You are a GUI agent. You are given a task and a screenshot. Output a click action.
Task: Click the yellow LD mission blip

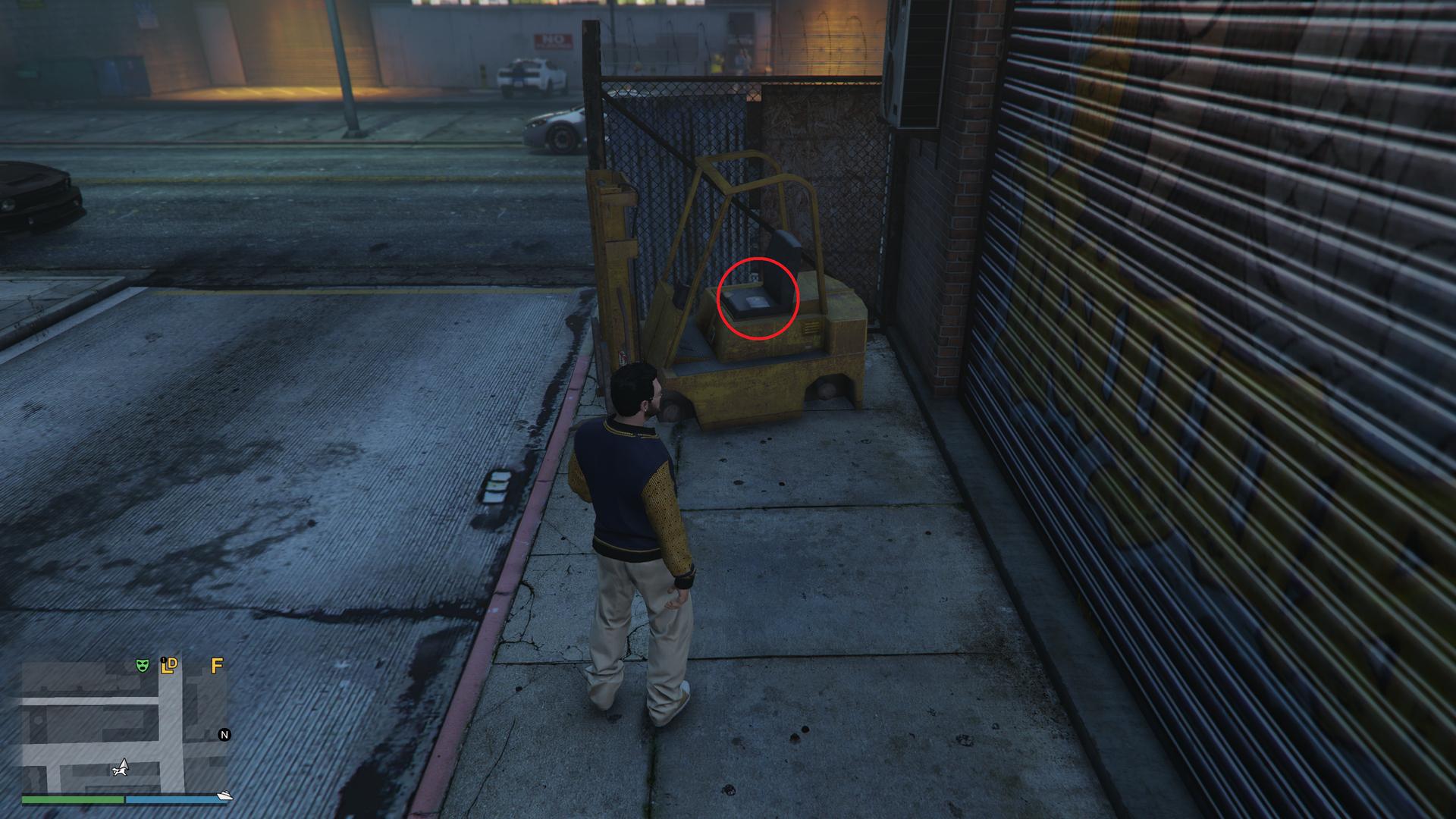tap(169, 665)
